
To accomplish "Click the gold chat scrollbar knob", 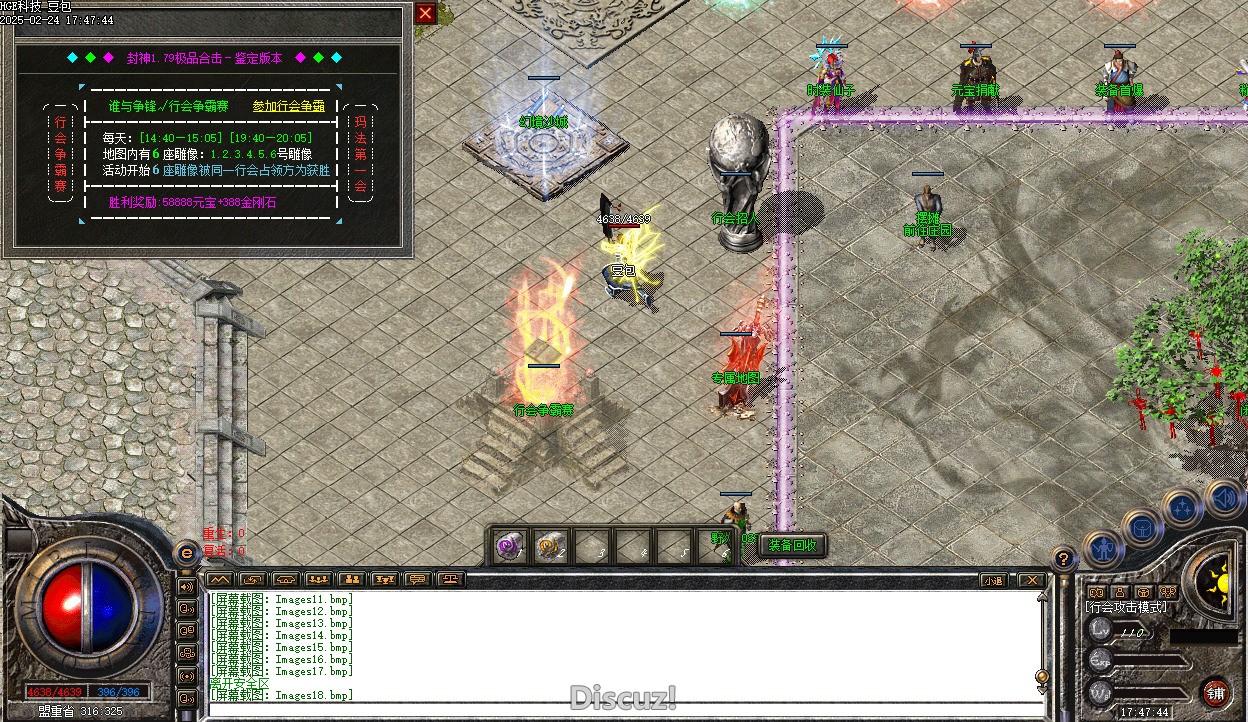I will pos(1042,677).
